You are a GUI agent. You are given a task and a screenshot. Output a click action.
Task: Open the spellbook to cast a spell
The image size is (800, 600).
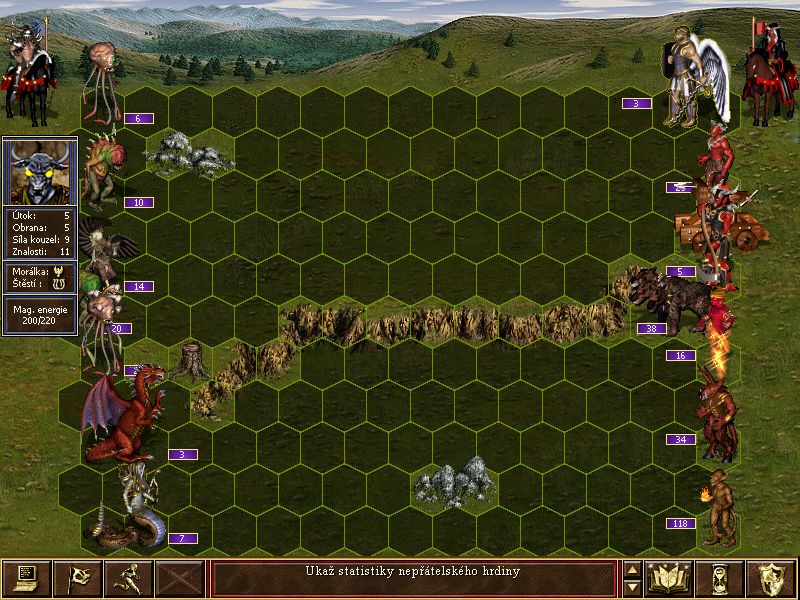(x=670, y=578)
